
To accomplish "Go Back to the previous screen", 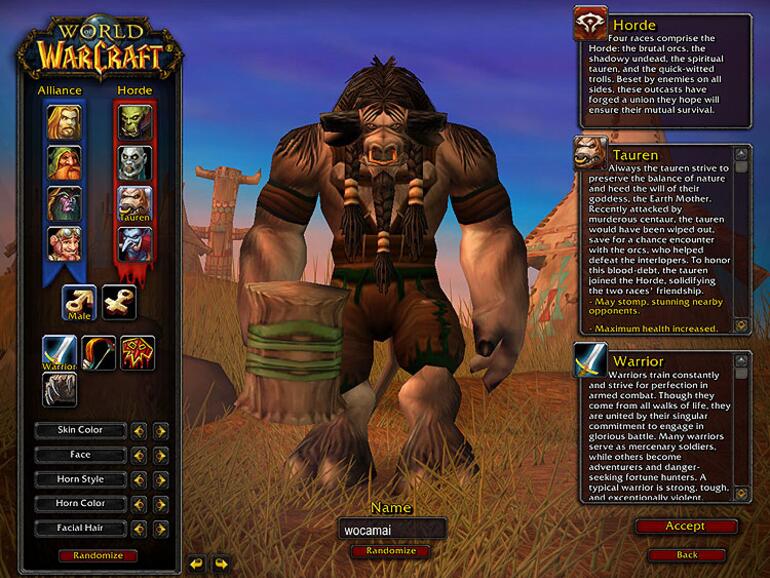I will (x=686, y=554).
